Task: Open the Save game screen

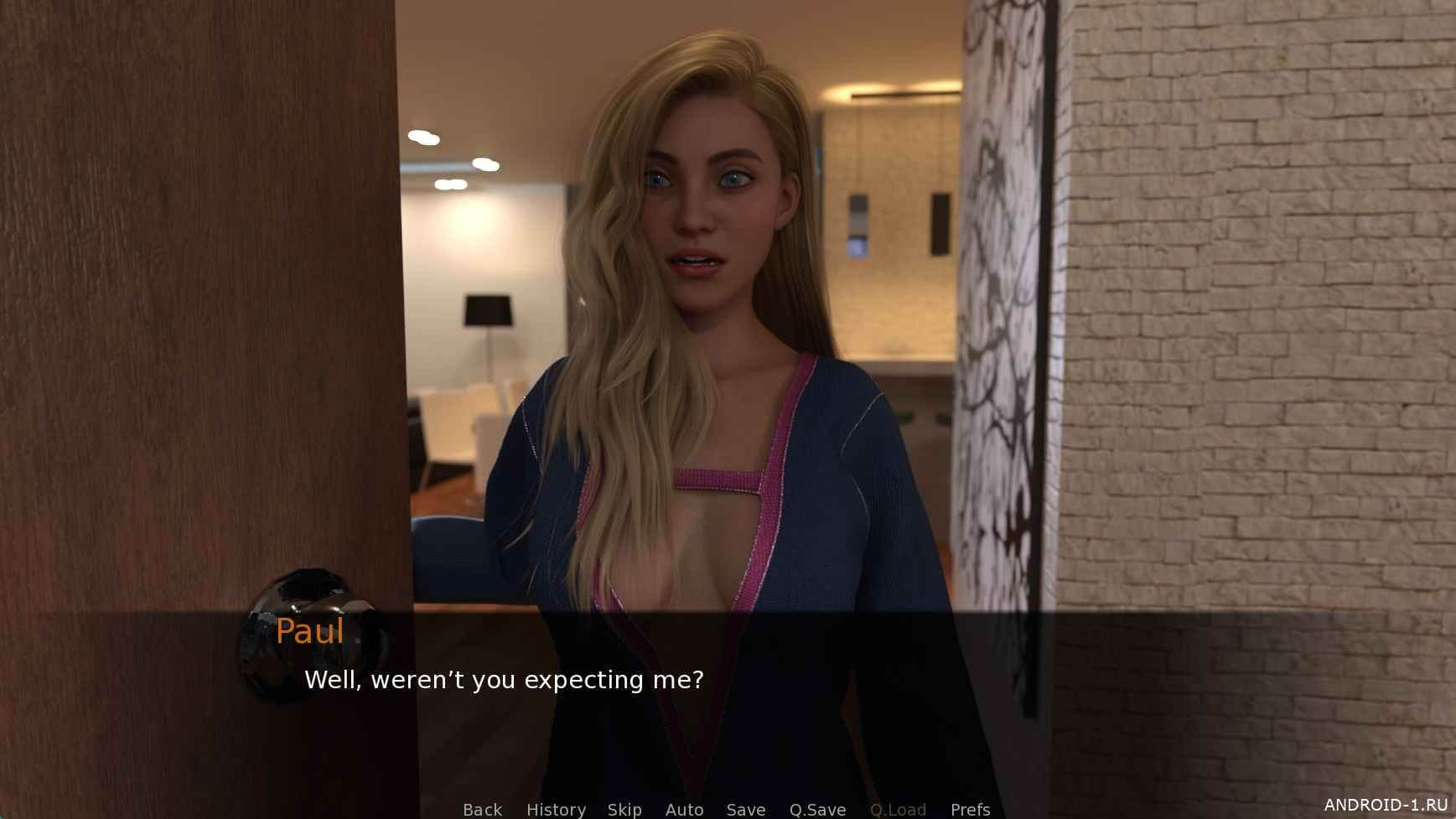Action: click(745, 809)
